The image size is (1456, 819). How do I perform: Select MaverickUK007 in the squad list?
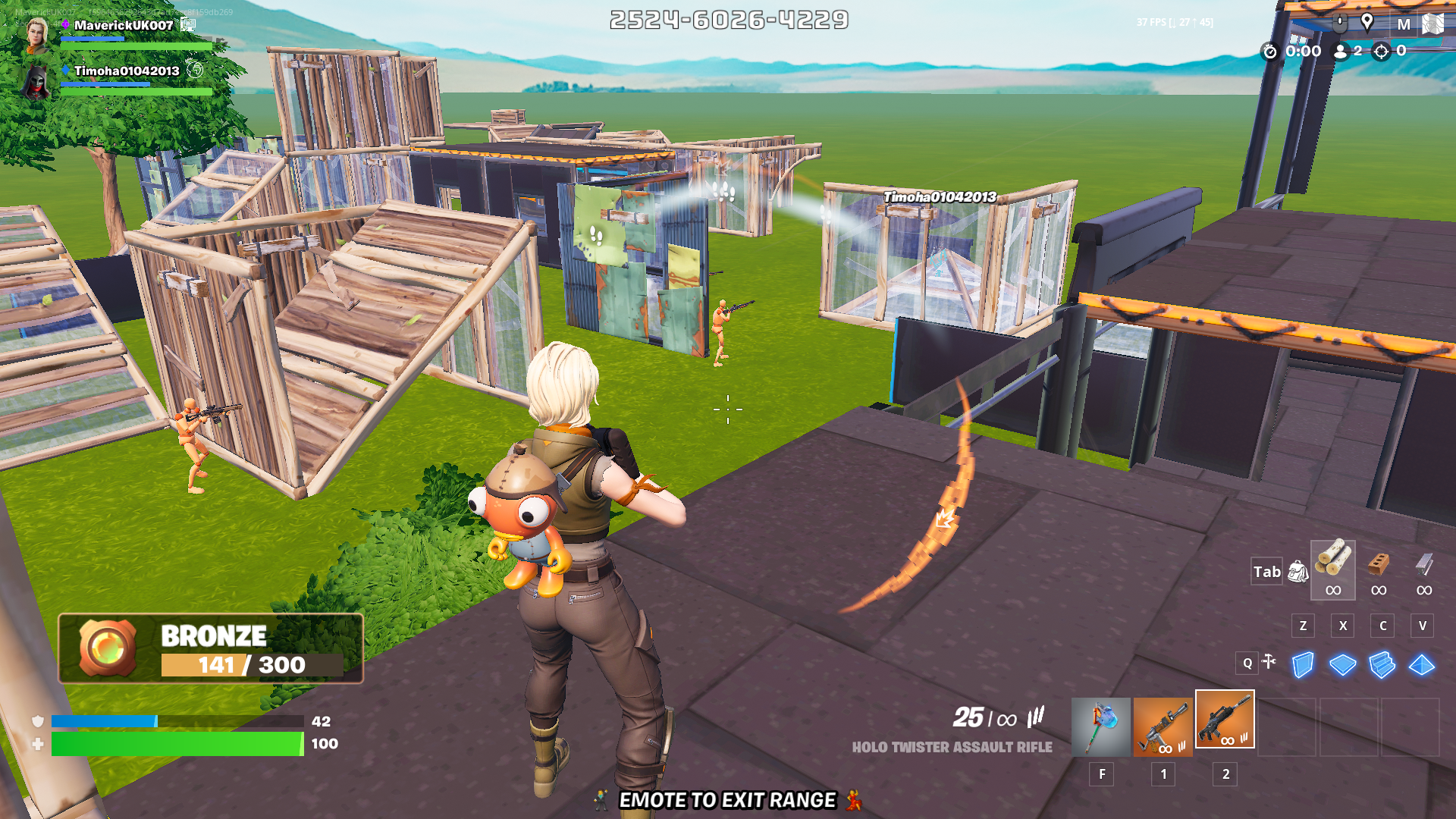[x=123, y=26]
